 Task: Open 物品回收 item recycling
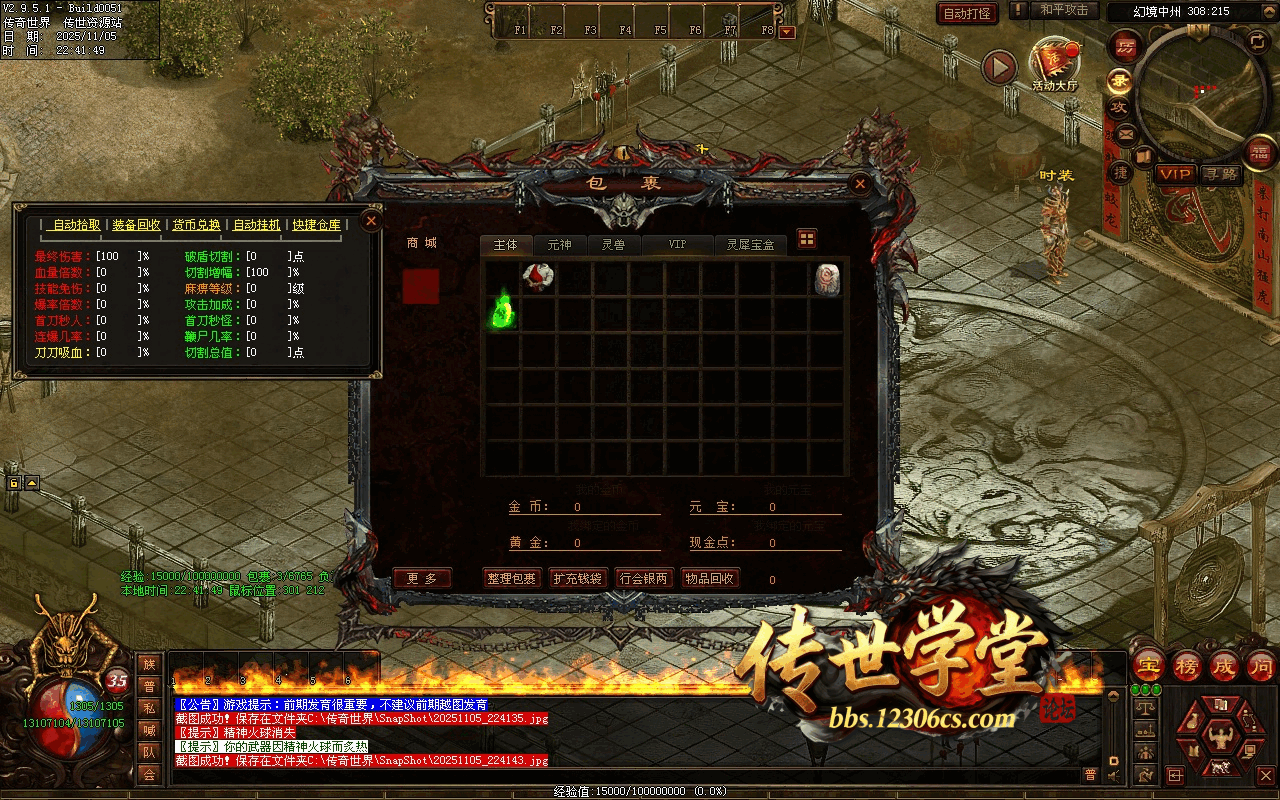click(x=709, y=578)
